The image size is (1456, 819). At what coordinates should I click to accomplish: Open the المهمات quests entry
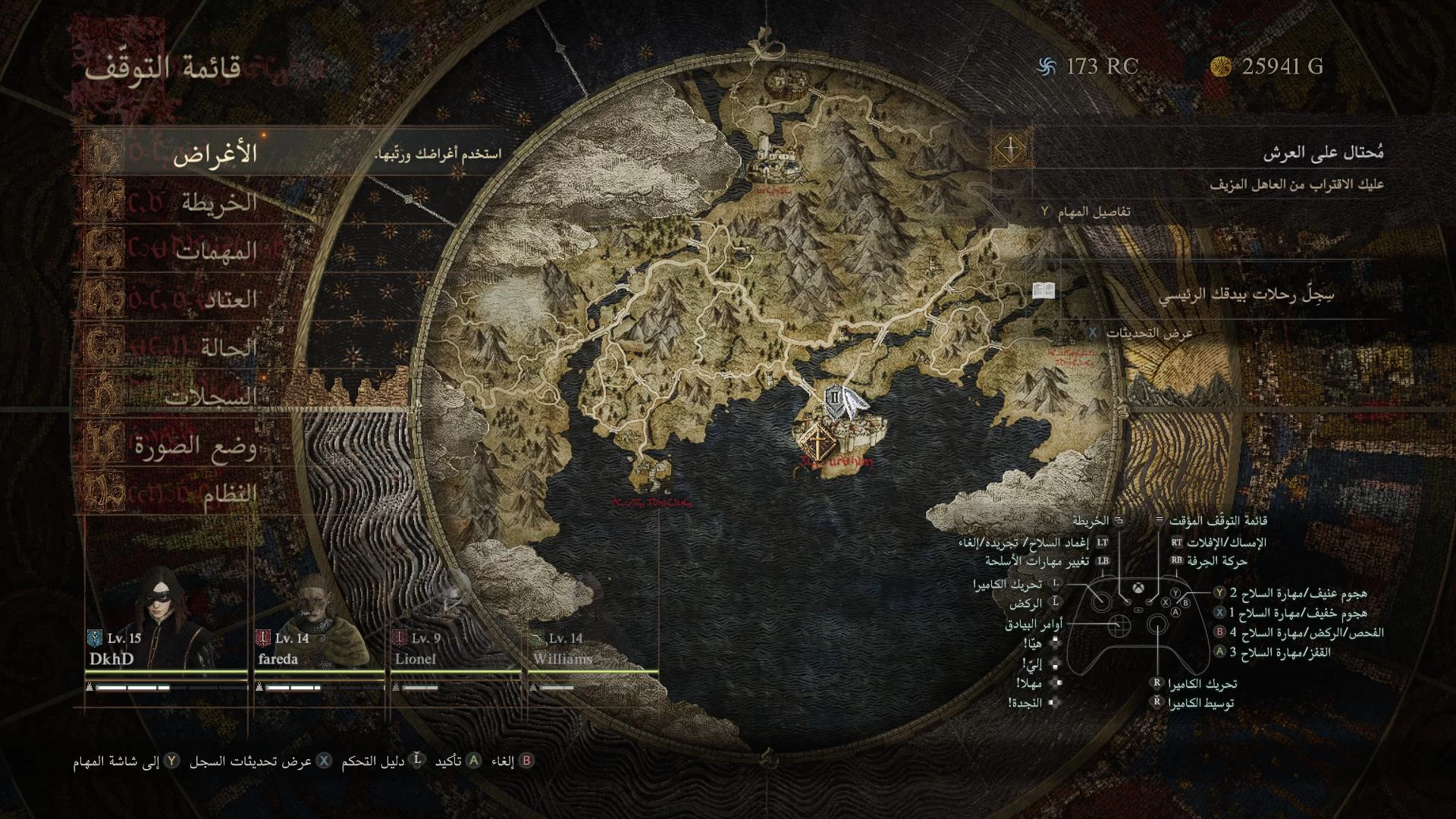pos(217,252)
